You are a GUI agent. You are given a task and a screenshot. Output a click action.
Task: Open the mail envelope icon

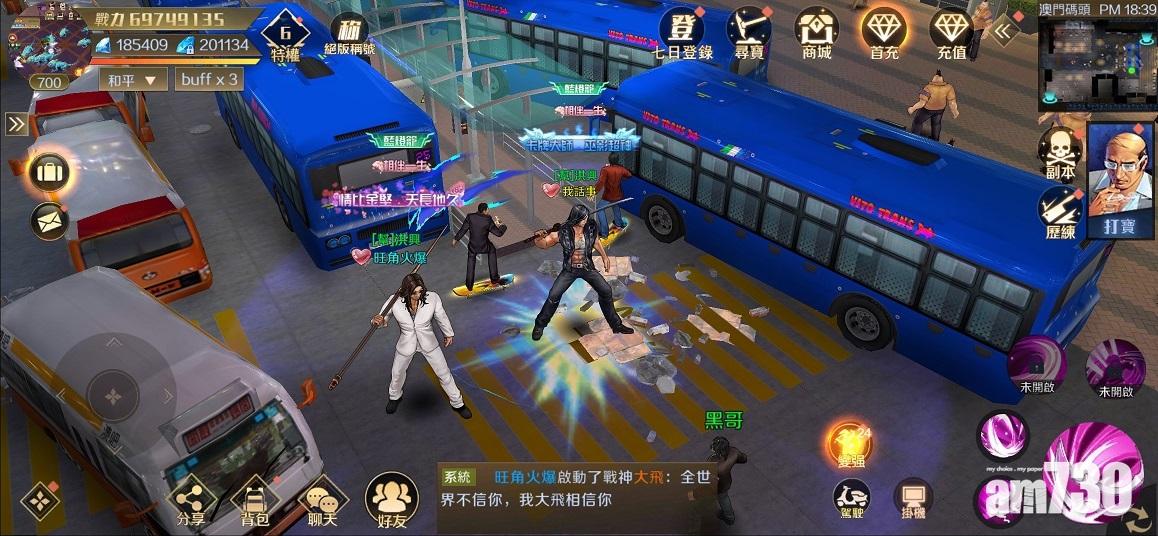[48, 221]
